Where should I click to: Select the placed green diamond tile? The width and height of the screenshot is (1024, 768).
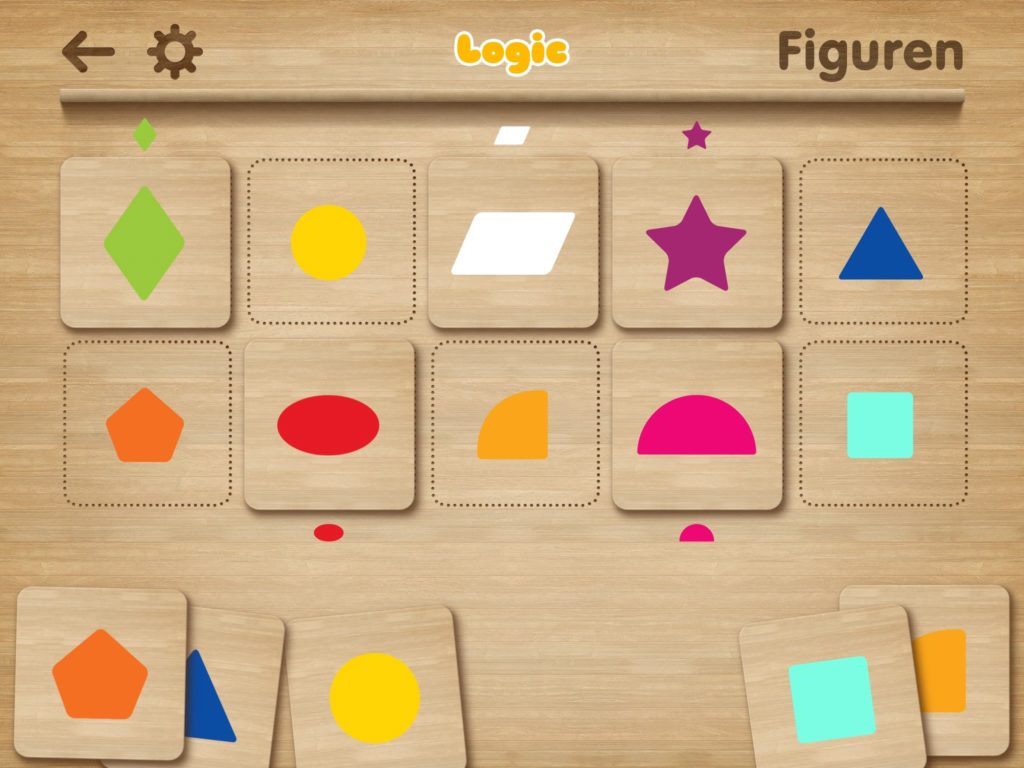coord(145,243)
